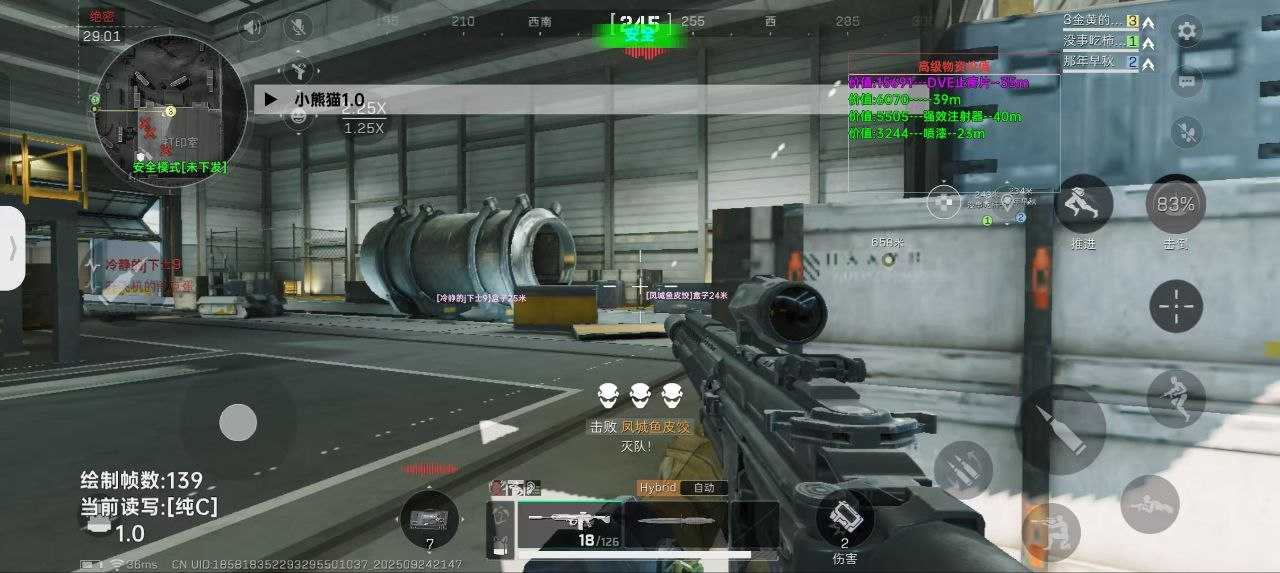Tap the crosshair aim-down-sights button

coord(1176,305)
